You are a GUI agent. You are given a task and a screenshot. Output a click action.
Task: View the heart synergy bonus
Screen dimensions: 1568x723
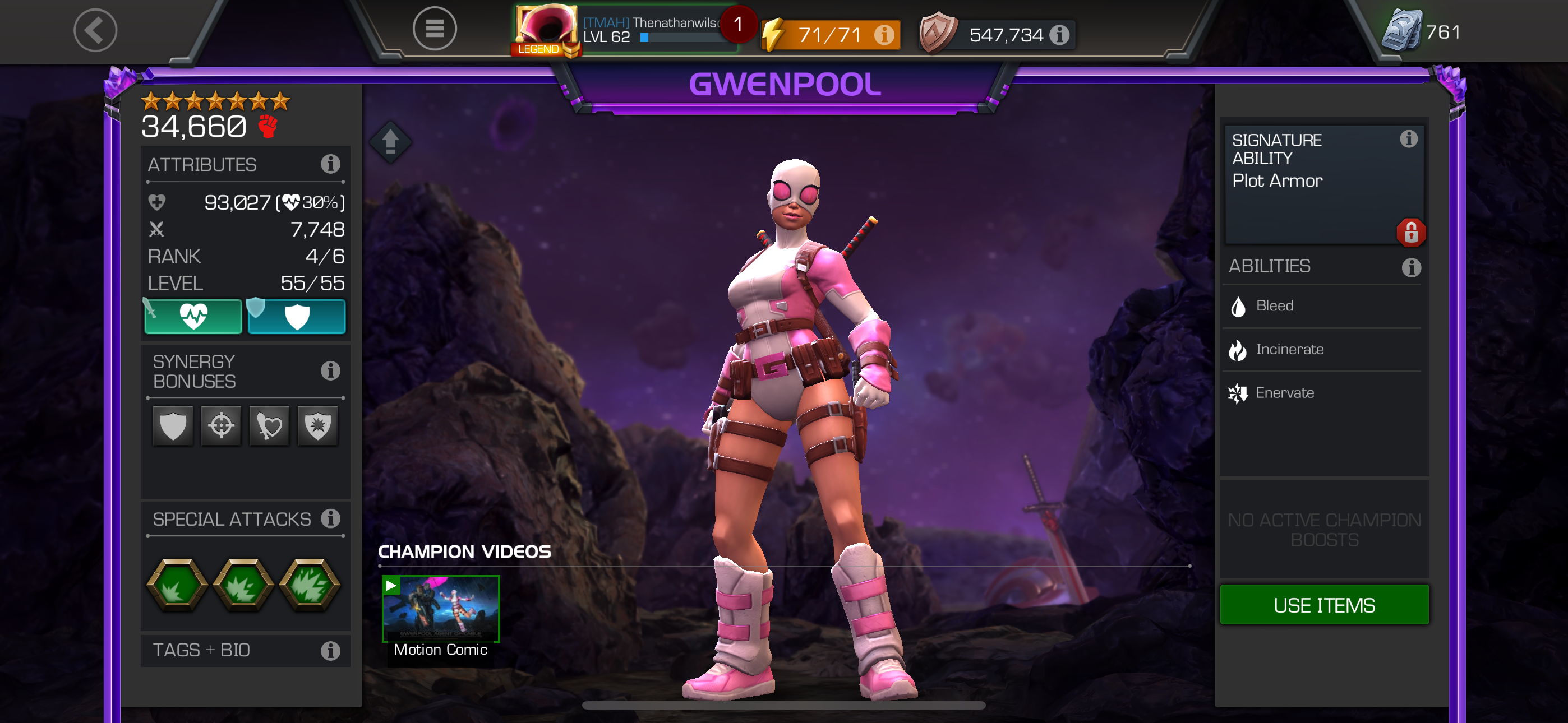coord(269,425)
